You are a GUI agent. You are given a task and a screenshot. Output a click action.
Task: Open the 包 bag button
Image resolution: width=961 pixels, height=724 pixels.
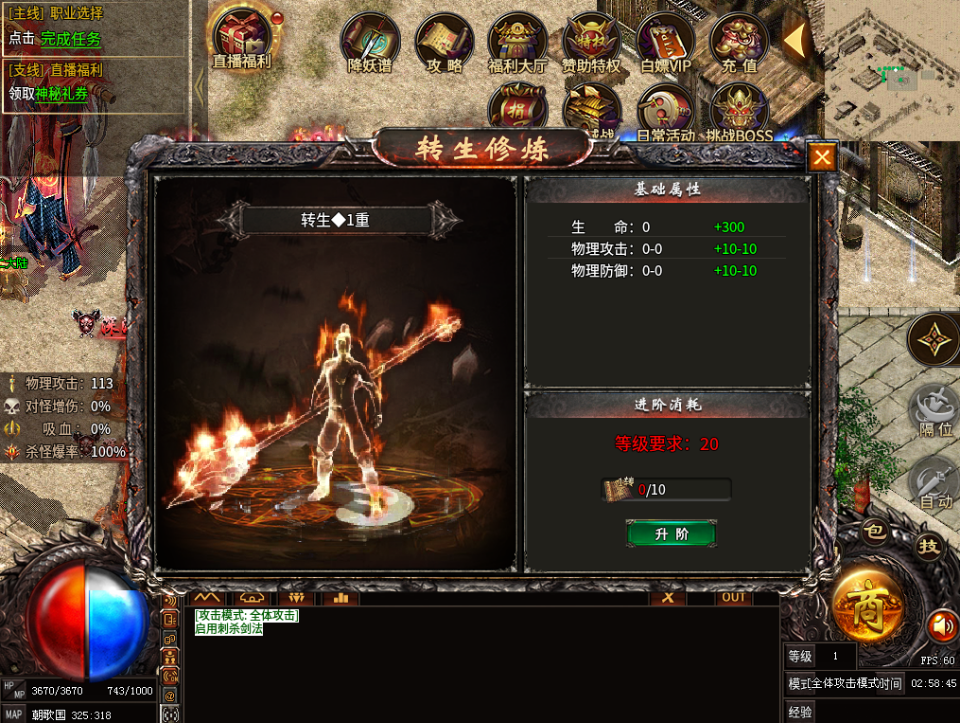[875, 532]
